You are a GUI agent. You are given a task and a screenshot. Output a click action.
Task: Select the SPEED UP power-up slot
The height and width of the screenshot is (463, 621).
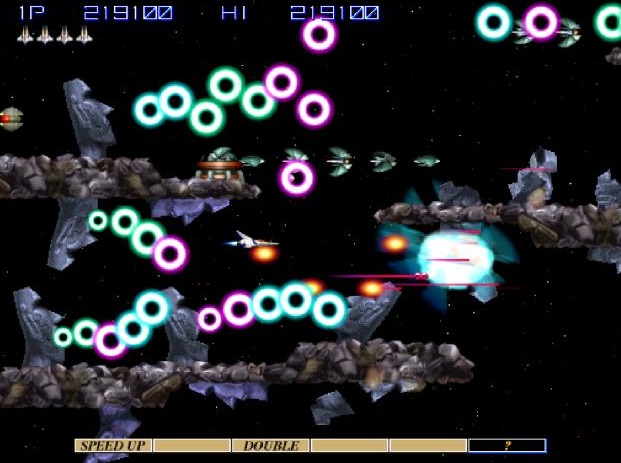(112, 445)
